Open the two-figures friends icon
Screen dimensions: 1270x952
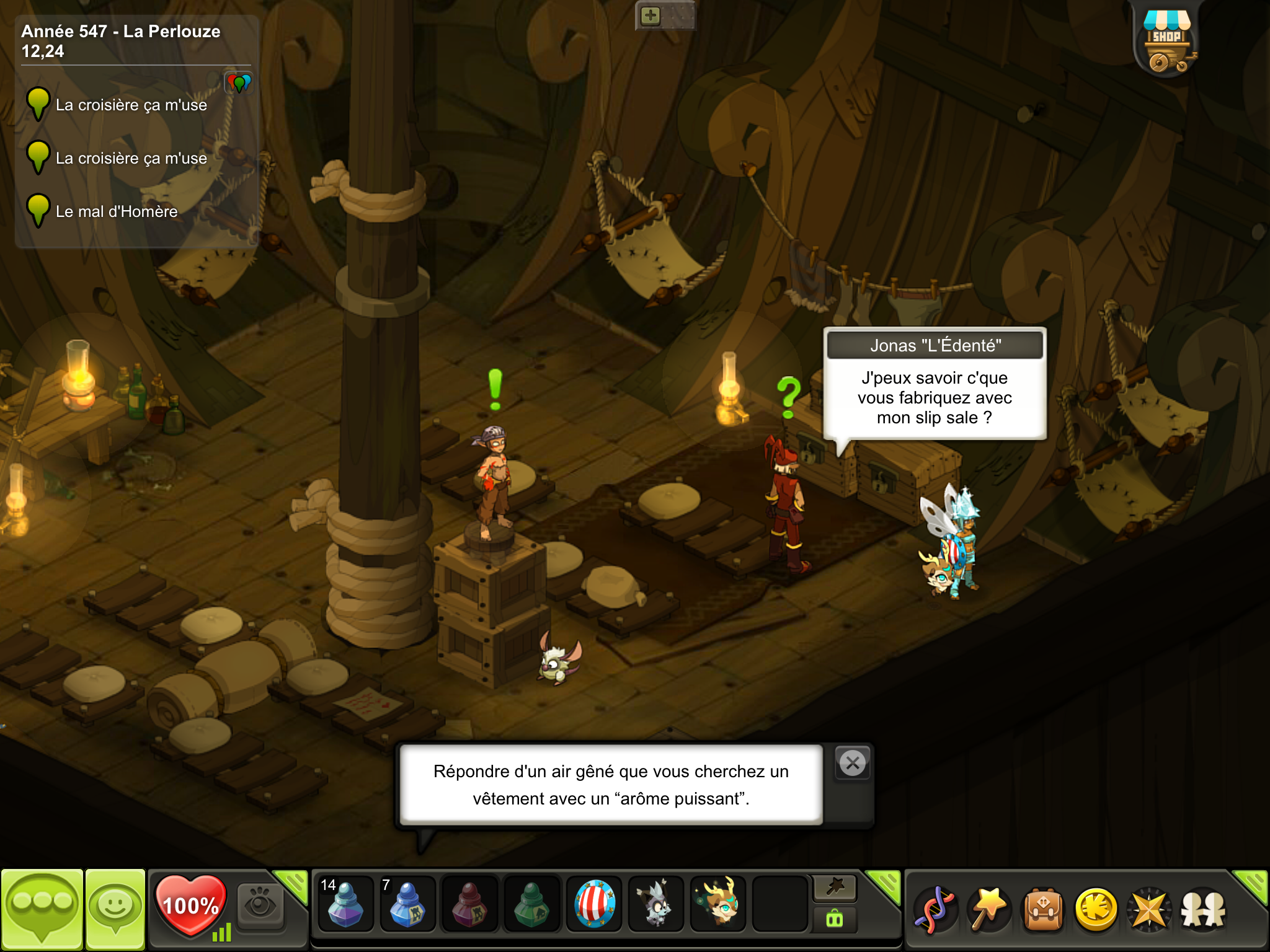coord(1203,909)
